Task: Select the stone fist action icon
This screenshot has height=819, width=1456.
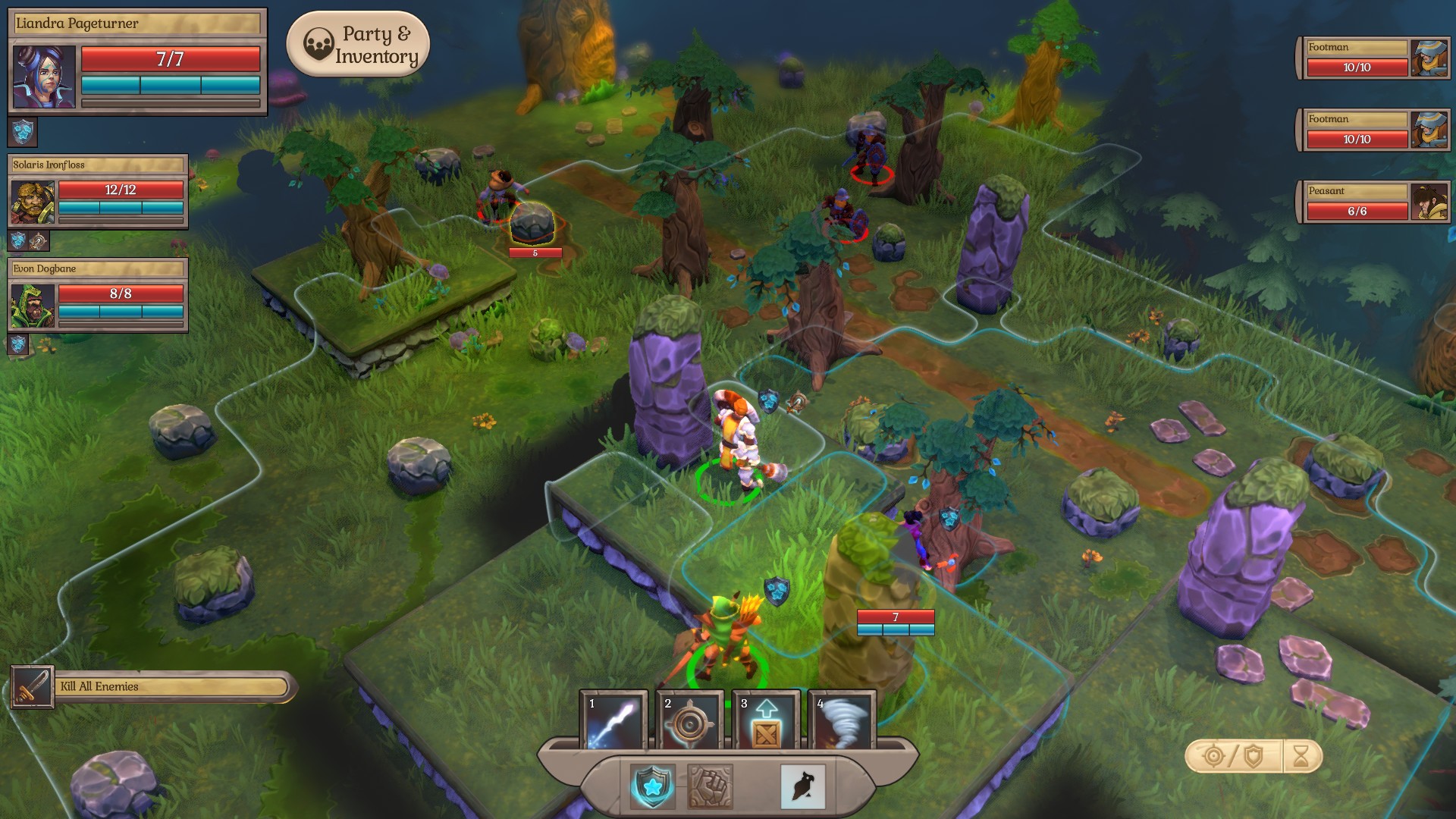Action: pos(710,786)
